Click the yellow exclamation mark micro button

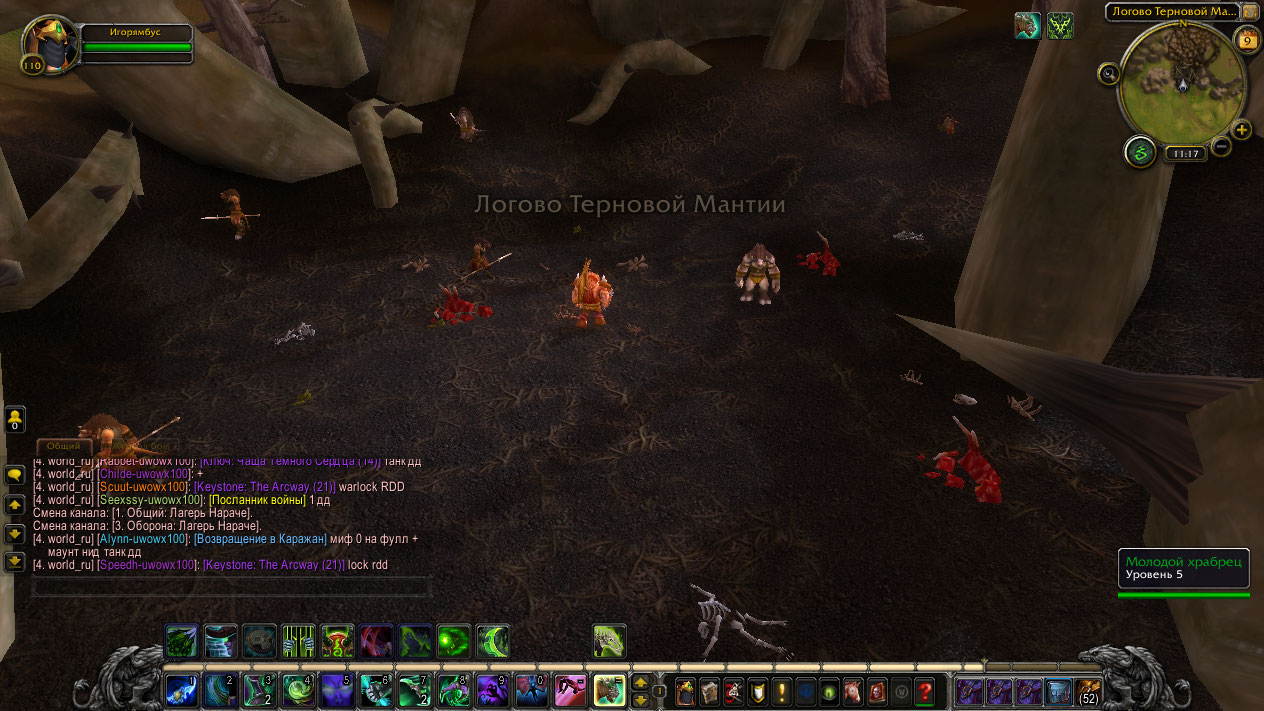pyautogui.click(x=782, y=690)
